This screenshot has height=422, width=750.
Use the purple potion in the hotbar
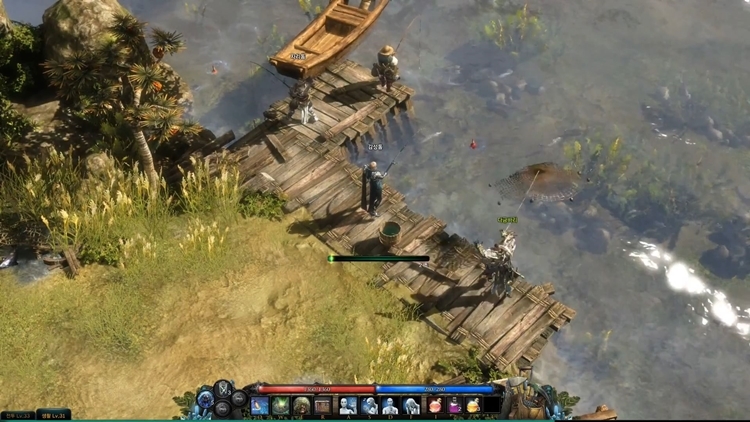coord(454,405)
